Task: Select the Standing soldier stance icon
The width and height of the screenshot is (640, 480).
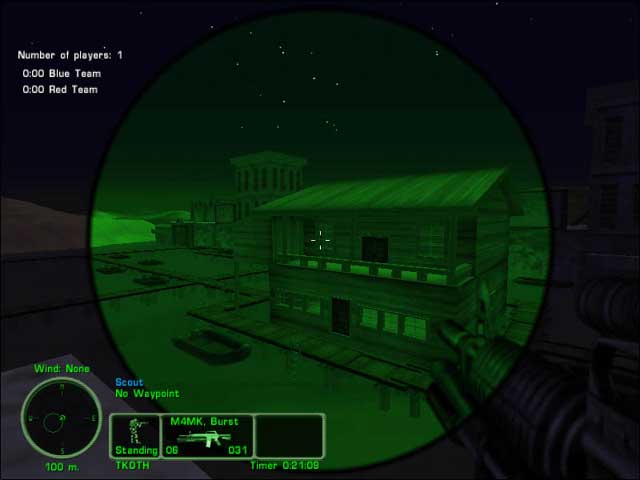Action: pos(134,432)
